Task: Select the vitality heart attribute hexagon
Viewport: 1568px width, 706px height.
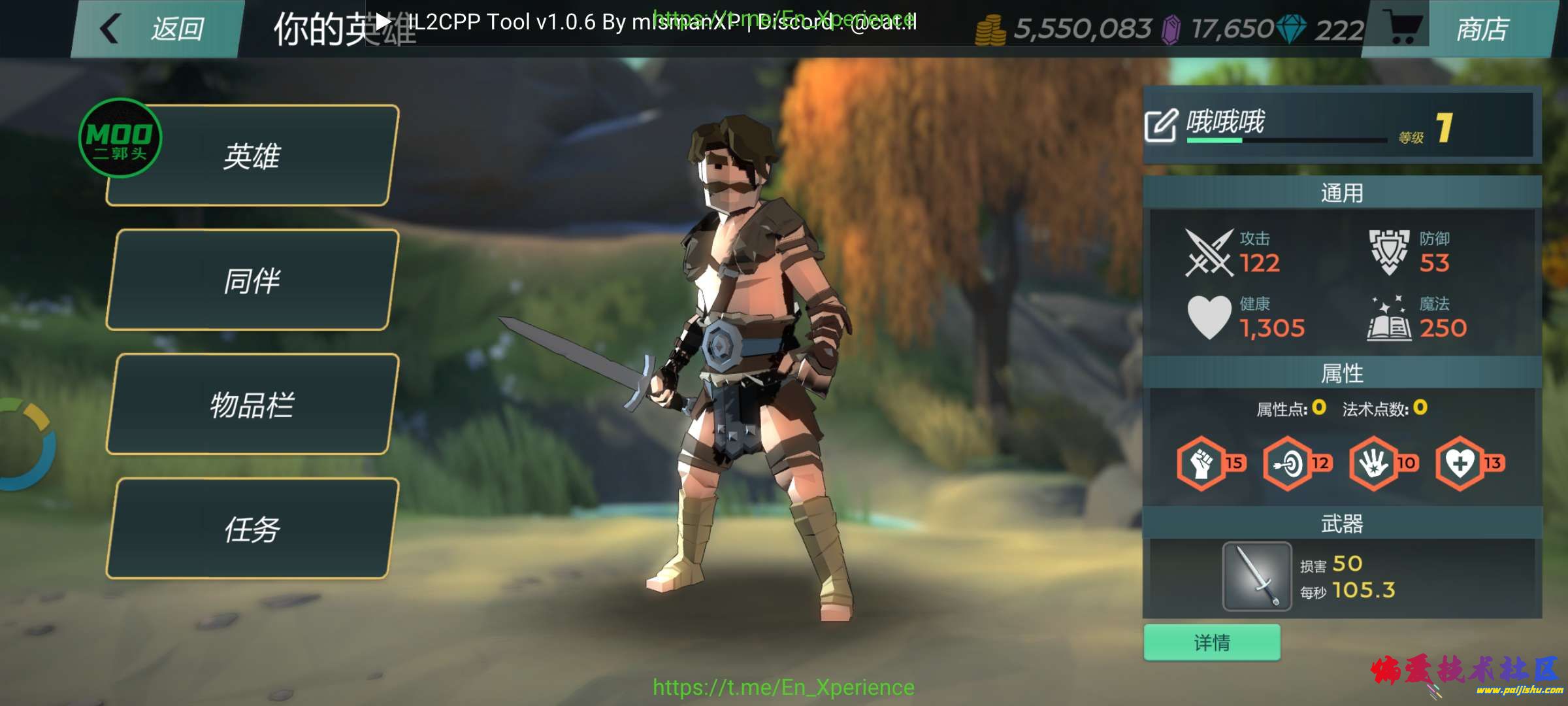Action: point(1463,462)
